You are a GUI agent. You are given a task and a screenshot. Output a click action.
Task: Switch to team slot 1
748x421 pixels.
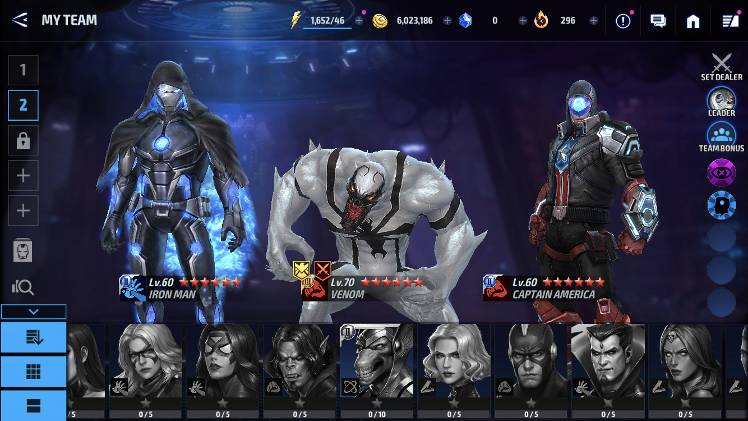point(23,70)
